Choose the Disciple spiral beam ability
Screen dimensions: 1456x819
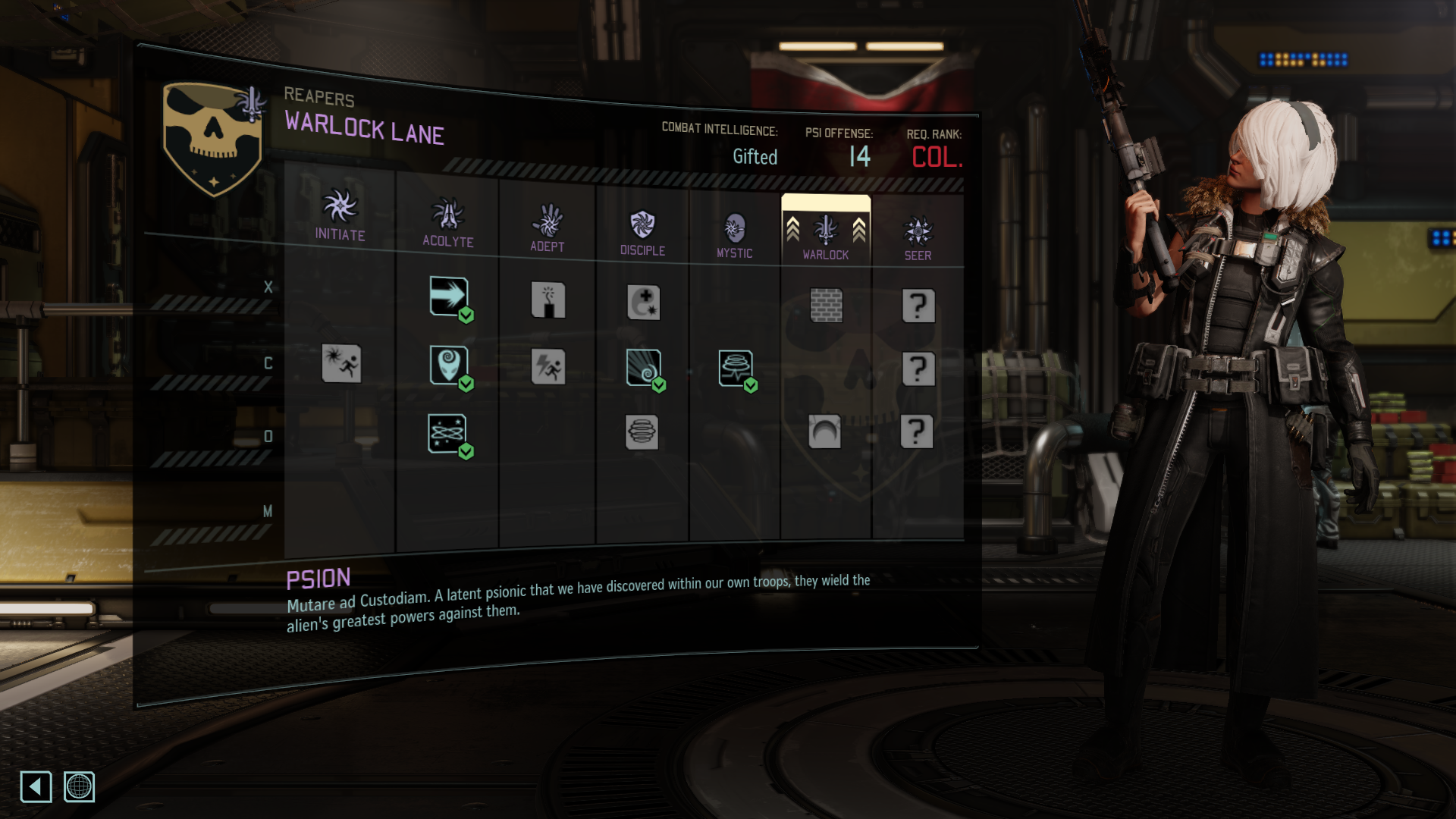tap(644, 368)
